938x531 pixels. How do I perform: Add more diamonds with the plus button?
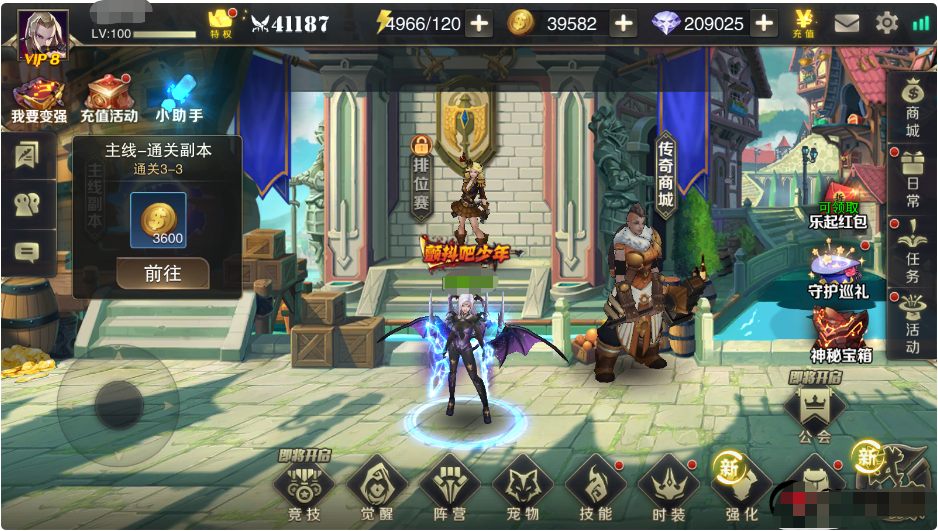coord(764,23)
